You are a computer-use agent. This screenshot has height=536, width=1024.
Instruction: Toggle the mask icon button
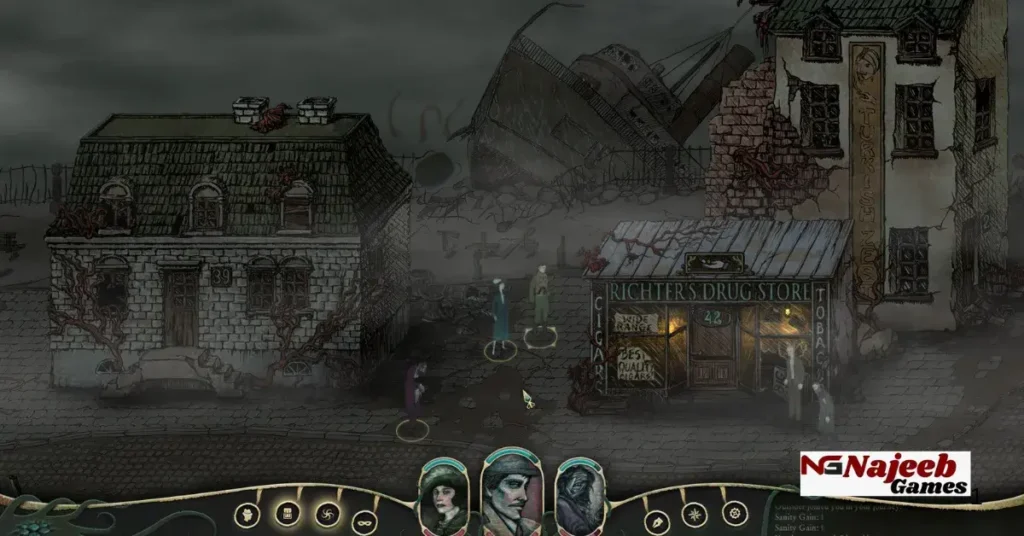(365, 520)
